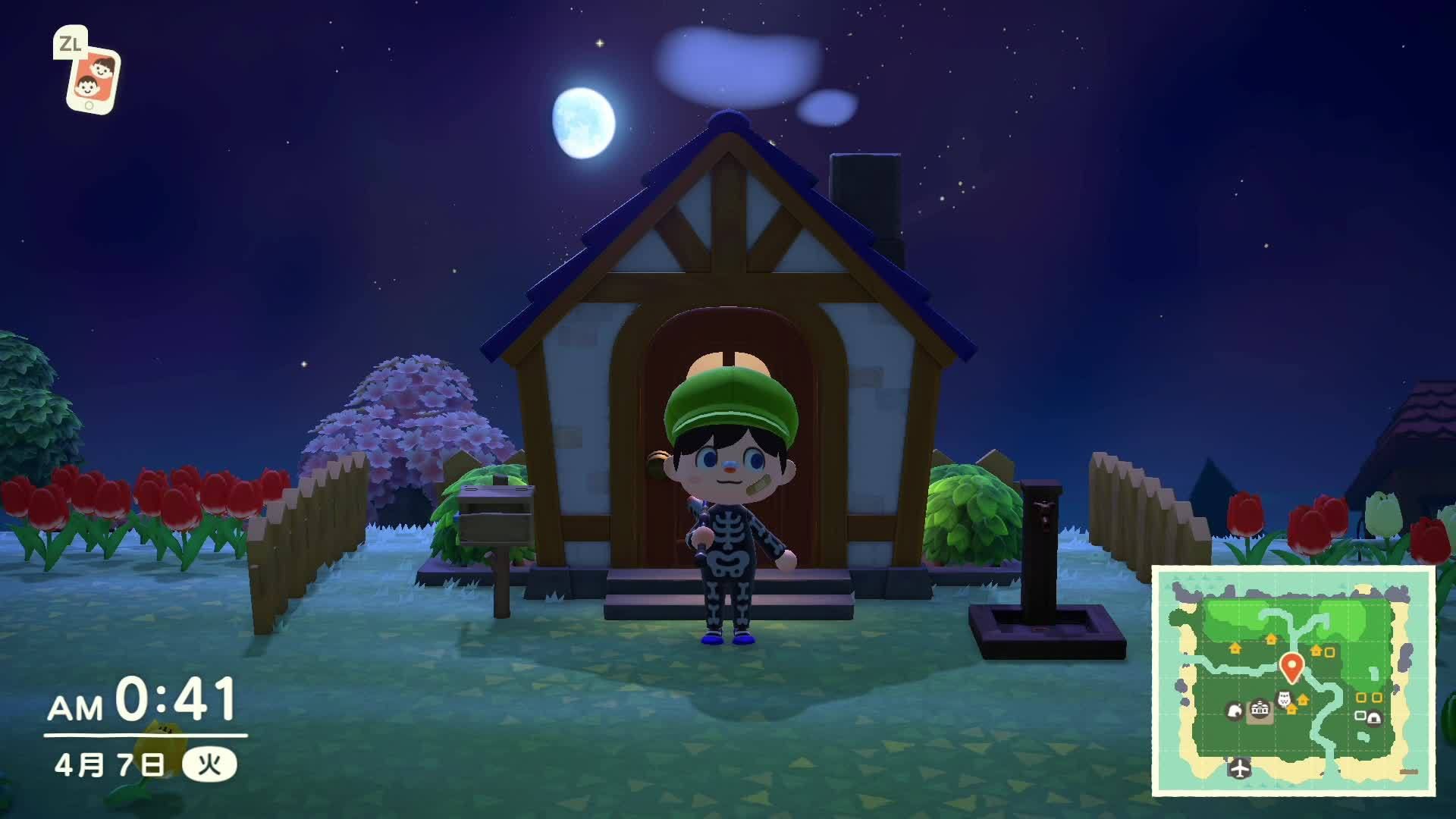Select the white tent marker on minimap
The image size is (1456, 819).
pyautogui.click(x=1373, y=717)
